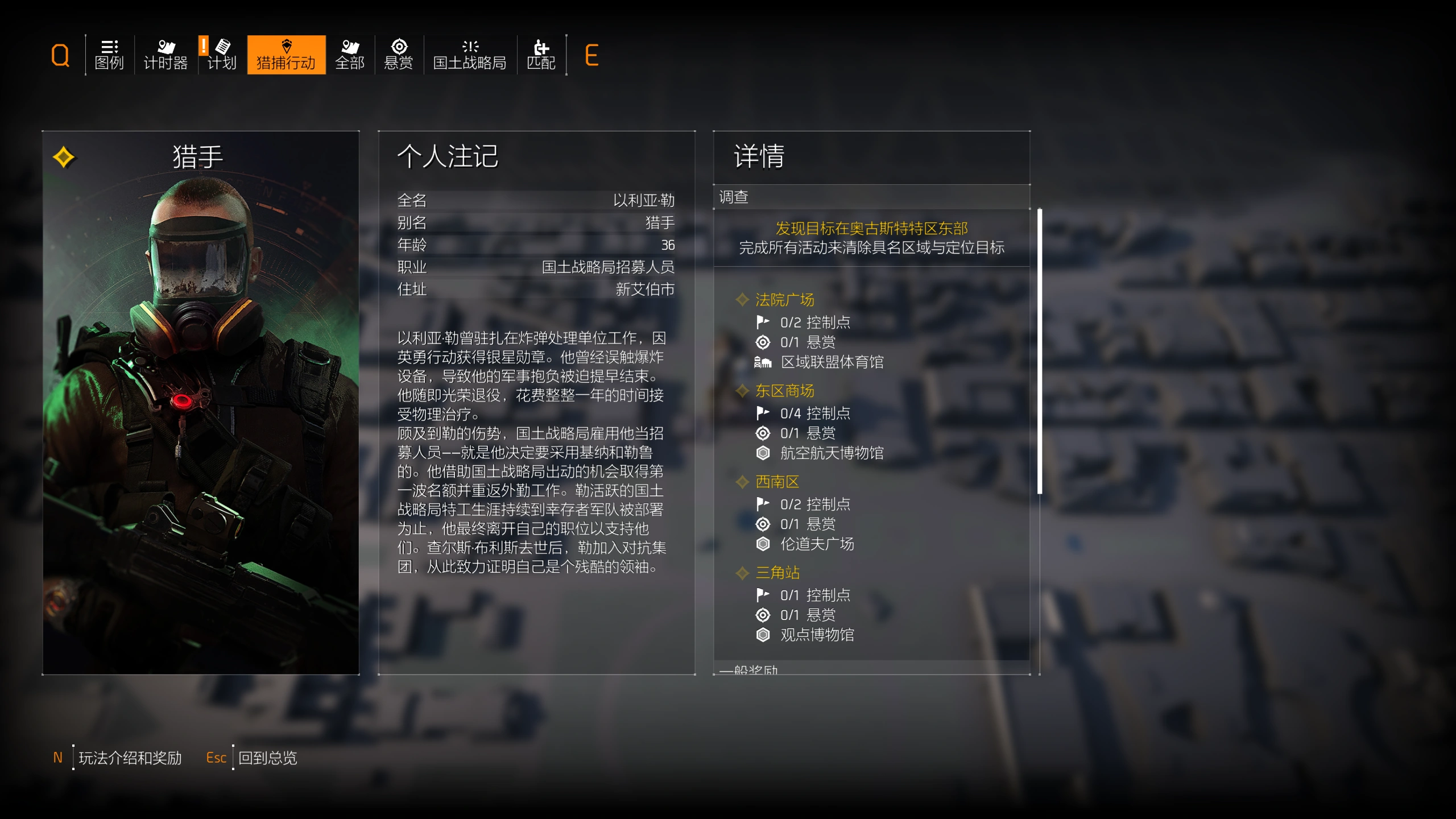The height and width of the screenshot is (819, 1456).
Task: Select the 猎捕行动 manhunt diamond icon
Action: click(286, 55)
